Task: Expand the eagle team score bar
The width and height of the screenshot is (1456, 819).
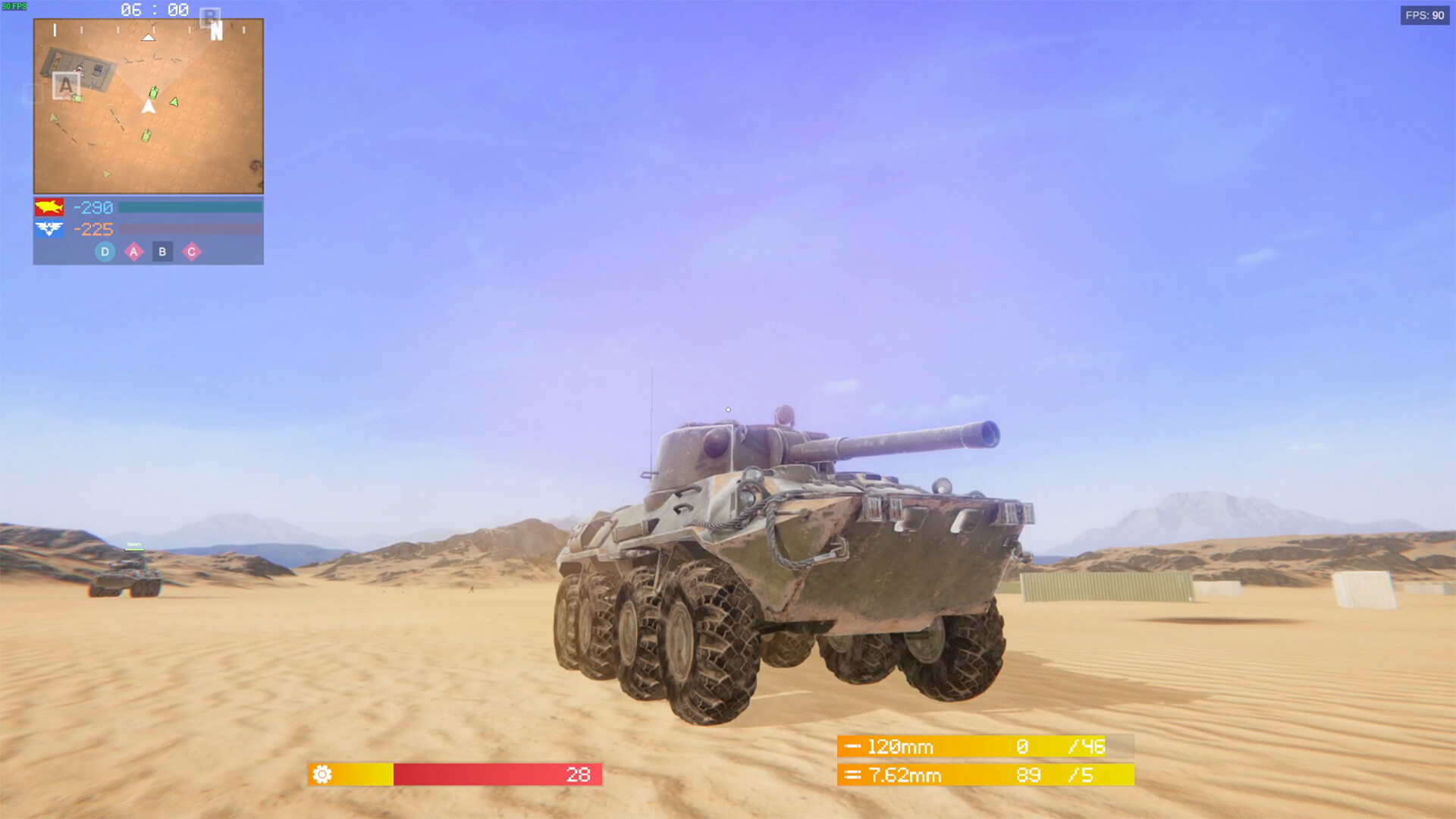Action: click(x=190, y=229)
